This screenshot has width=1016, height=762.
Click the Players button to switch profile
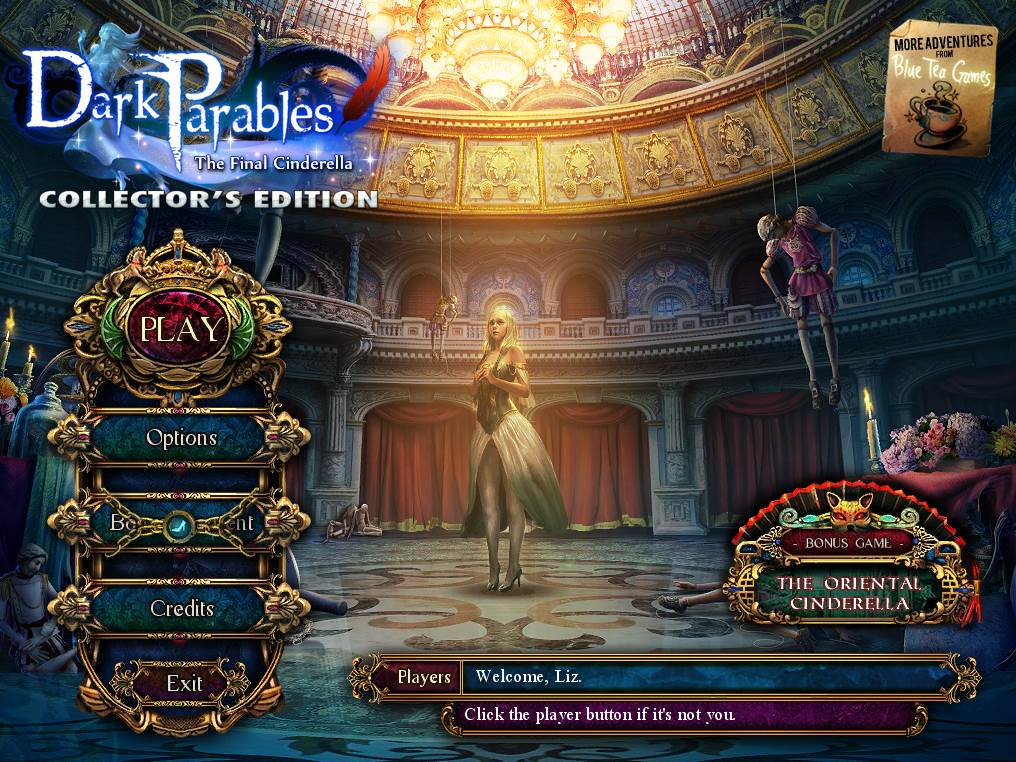point(424,677)
